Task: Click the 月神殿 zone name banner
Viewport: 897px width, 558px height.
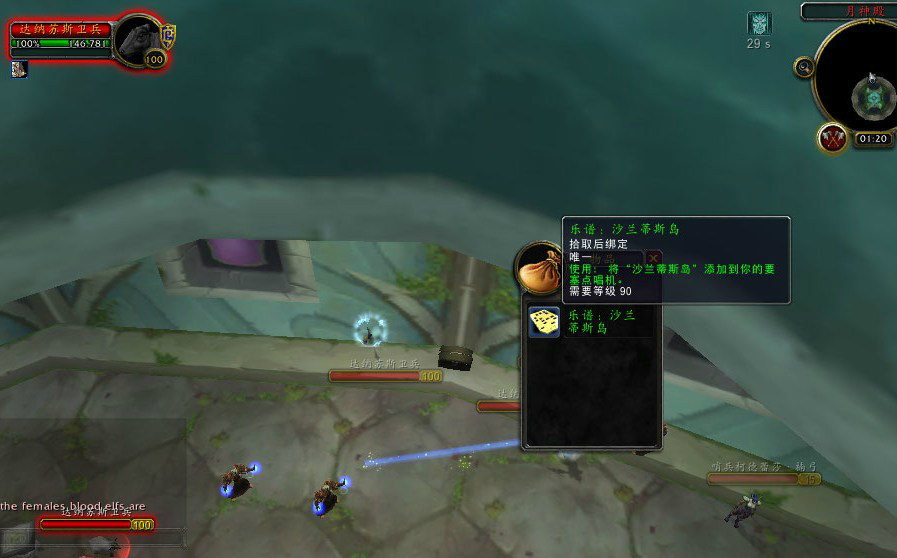Action: pos(848,11)
